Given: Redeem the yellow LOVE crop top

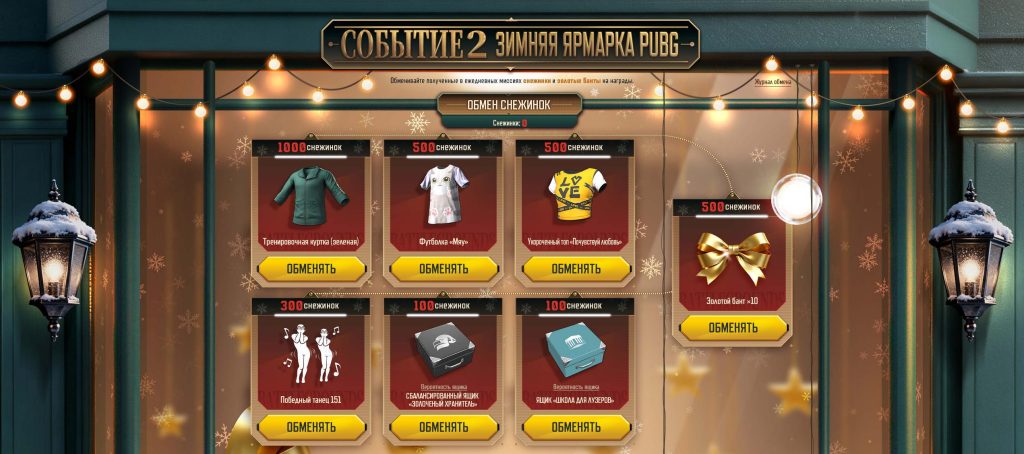Looking at the screenshot, I should (575, 268).
